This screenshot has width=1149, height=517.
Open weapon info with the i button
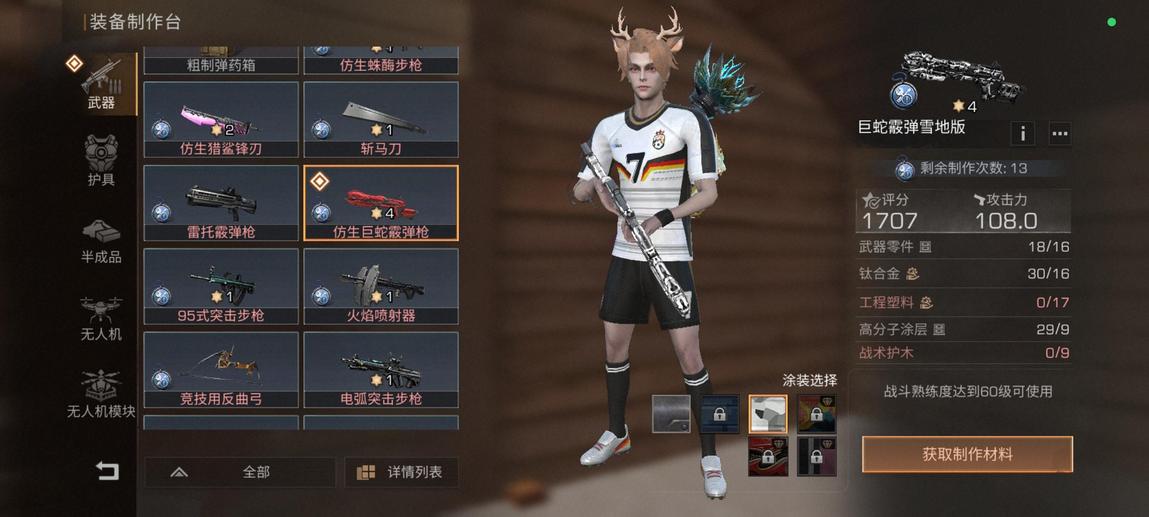1023,133
